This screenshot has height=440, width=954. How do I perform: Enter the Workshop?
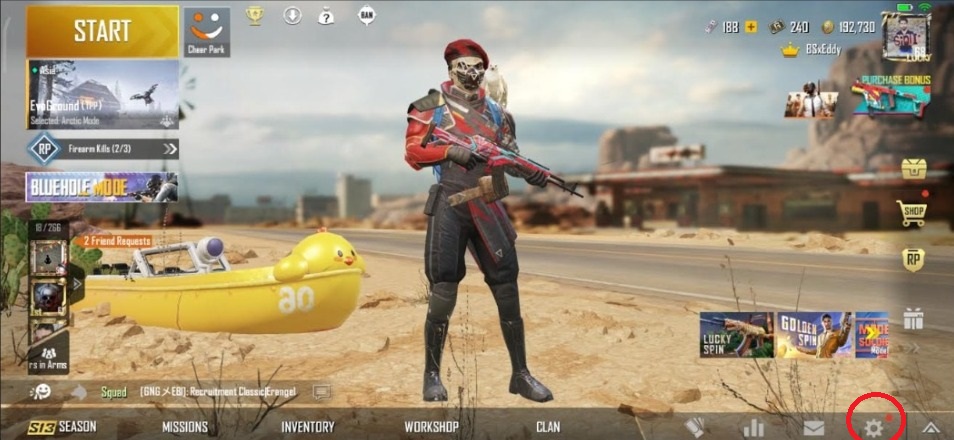pos(431,427)
